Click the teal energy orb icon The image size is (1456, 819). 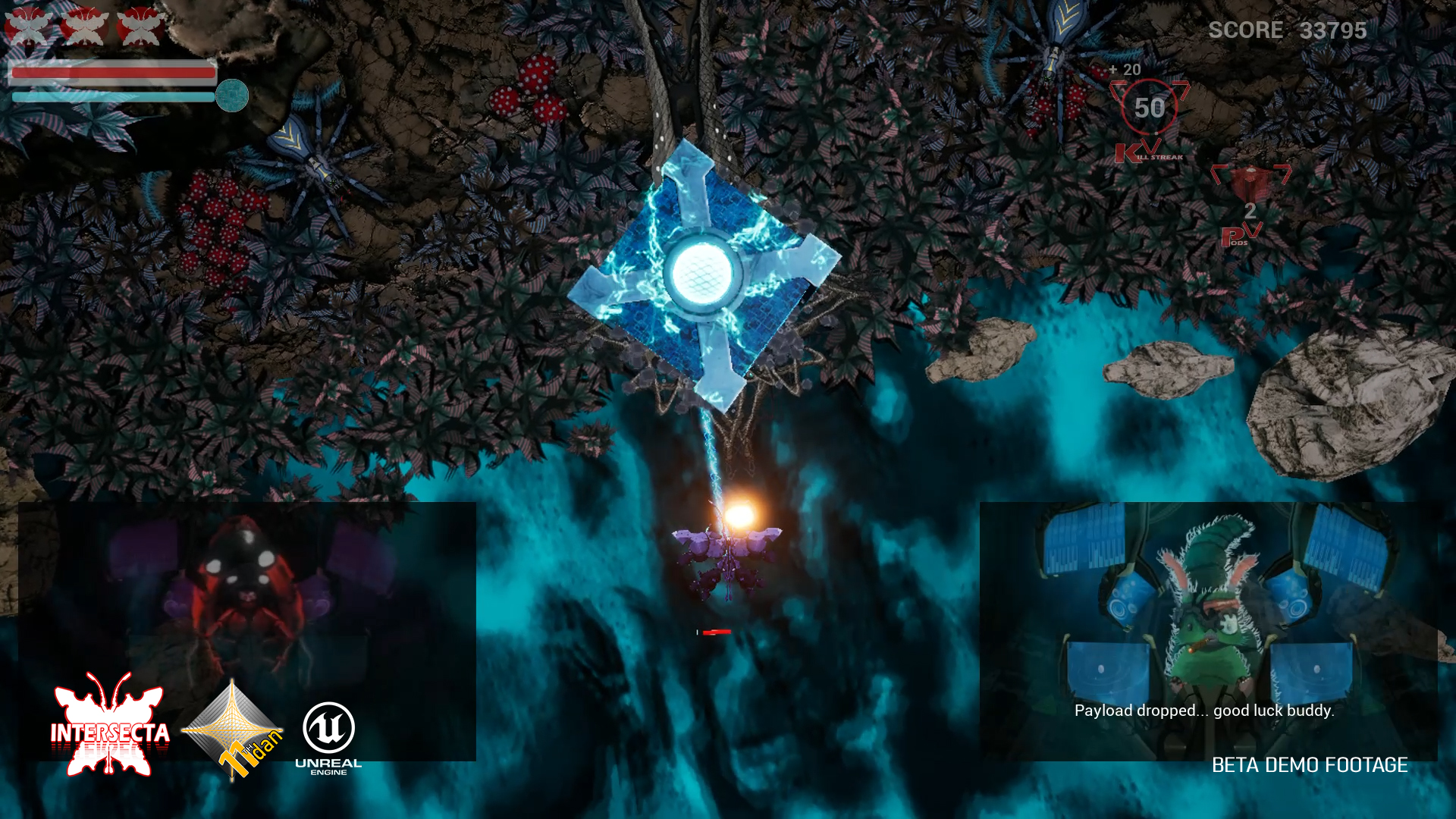pyautogui.click(x=232, y=96)
